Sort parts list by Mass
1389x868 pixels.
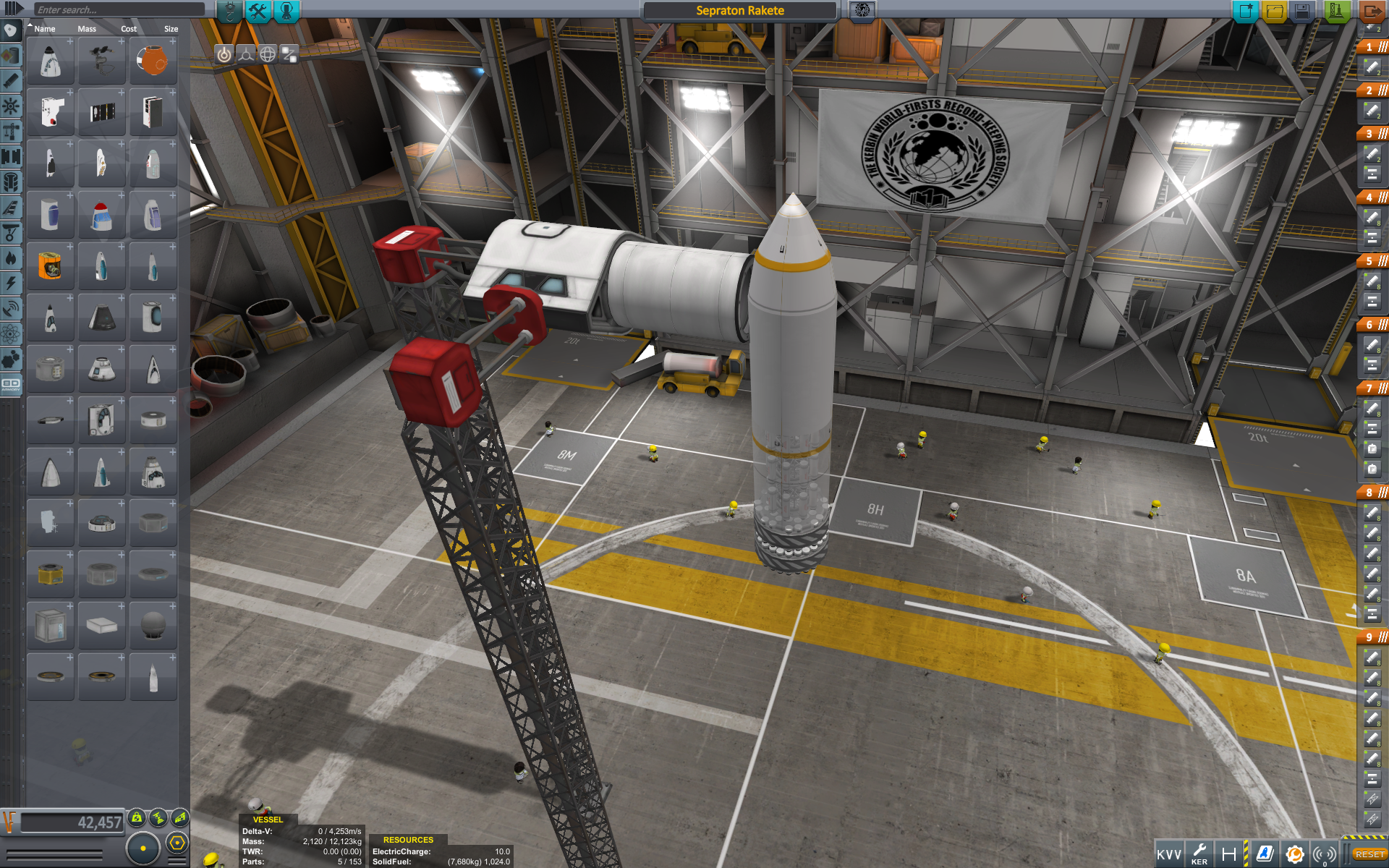click(87, 29)
